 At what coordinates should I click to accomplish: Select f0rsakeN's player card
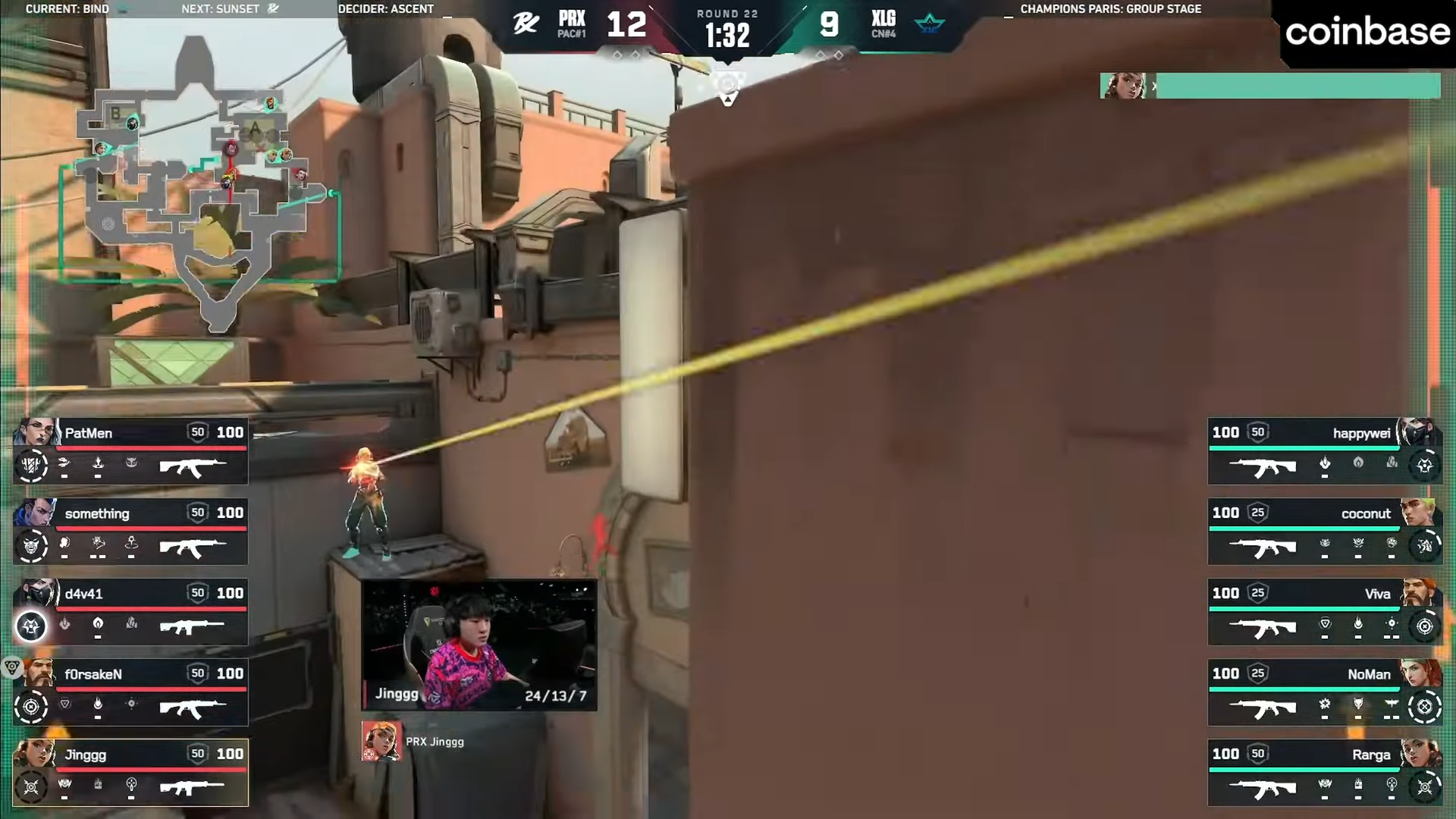coord(130,692)
